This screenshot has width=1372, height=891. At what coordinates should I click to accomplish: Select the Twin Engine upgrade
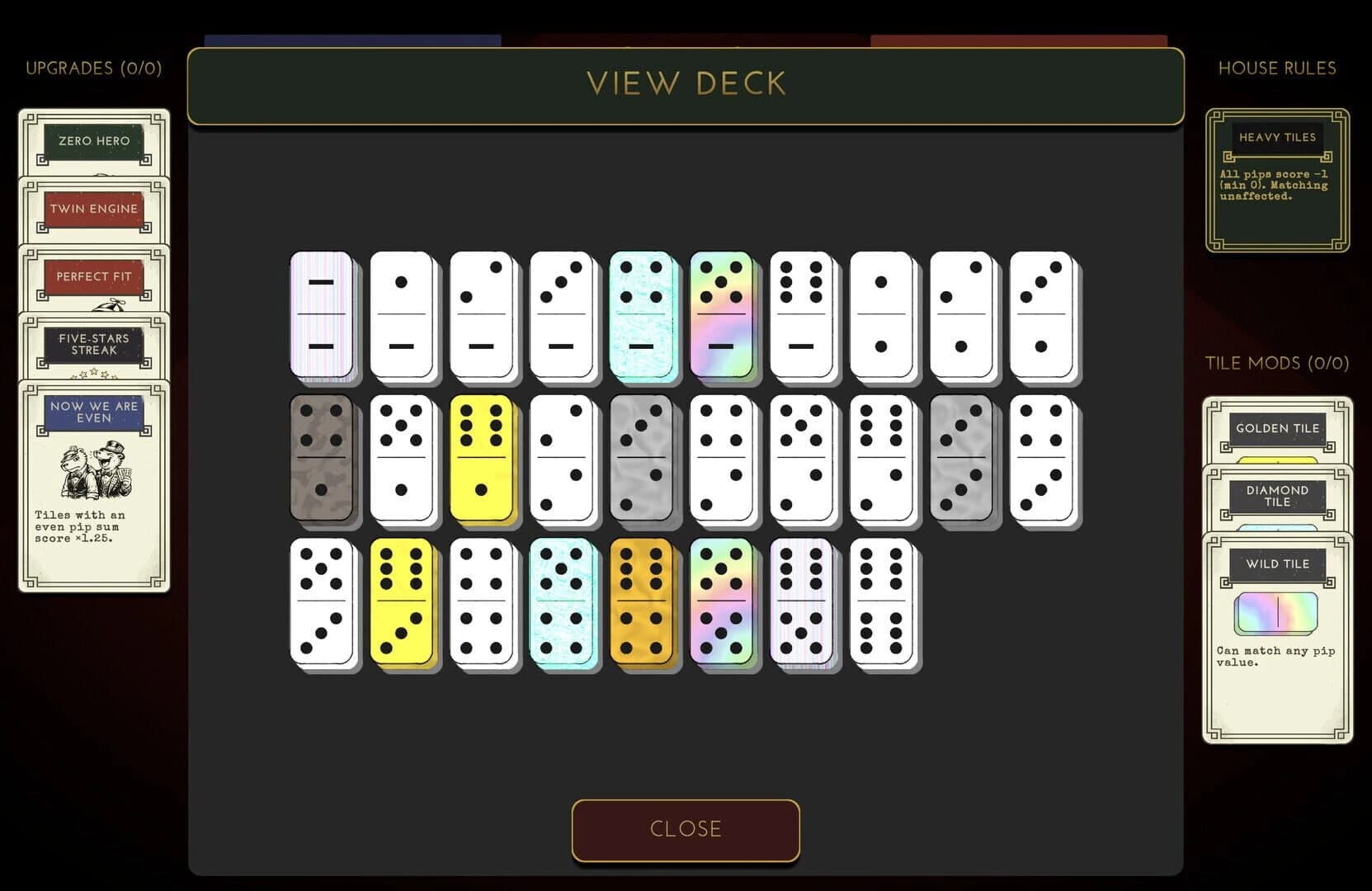coord(92,209)
